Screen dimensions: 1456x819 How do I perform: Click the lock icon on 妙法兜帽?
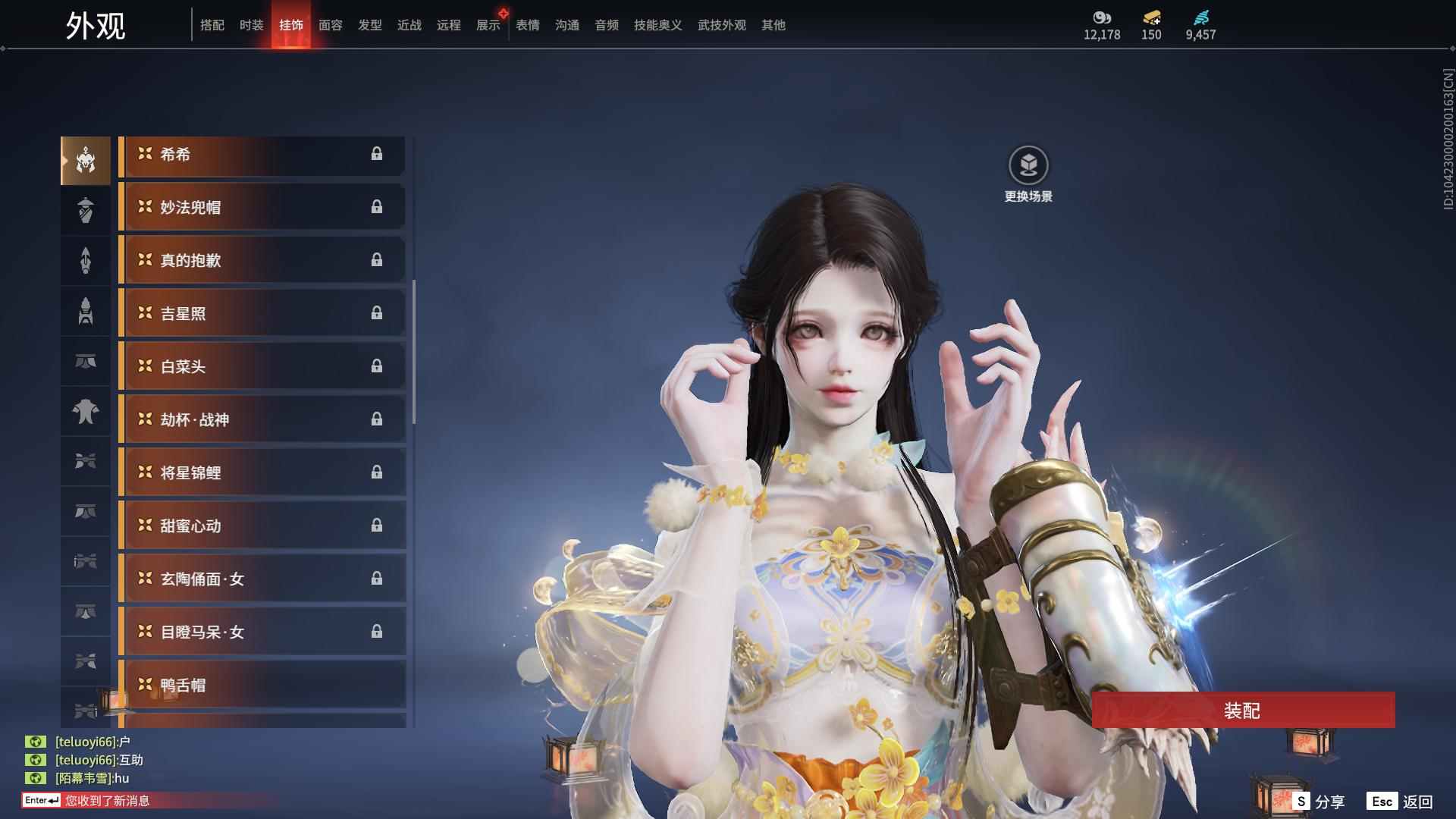[x=377, y=207]
